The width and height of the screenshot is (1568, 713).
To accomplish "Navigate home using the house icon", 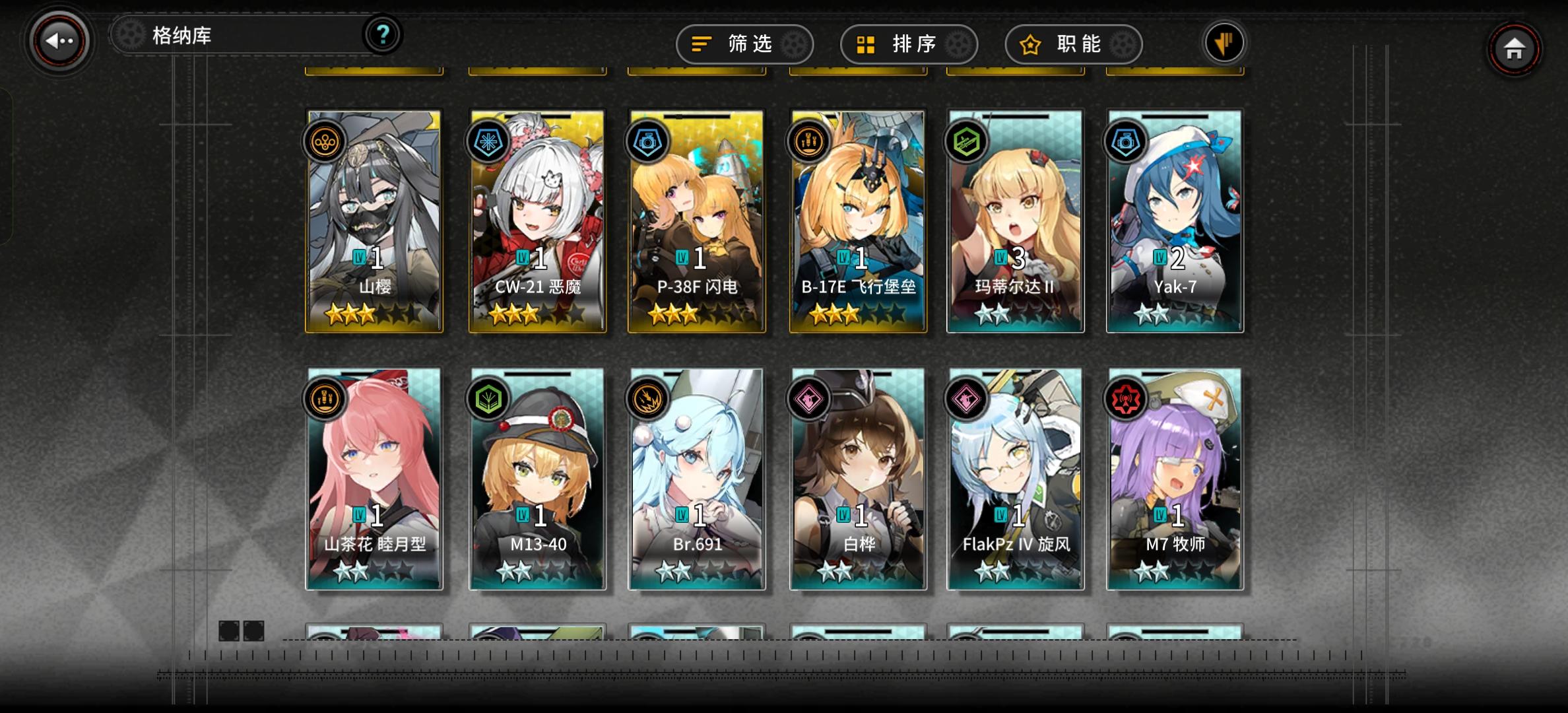I will click(x=1514, y=48).
